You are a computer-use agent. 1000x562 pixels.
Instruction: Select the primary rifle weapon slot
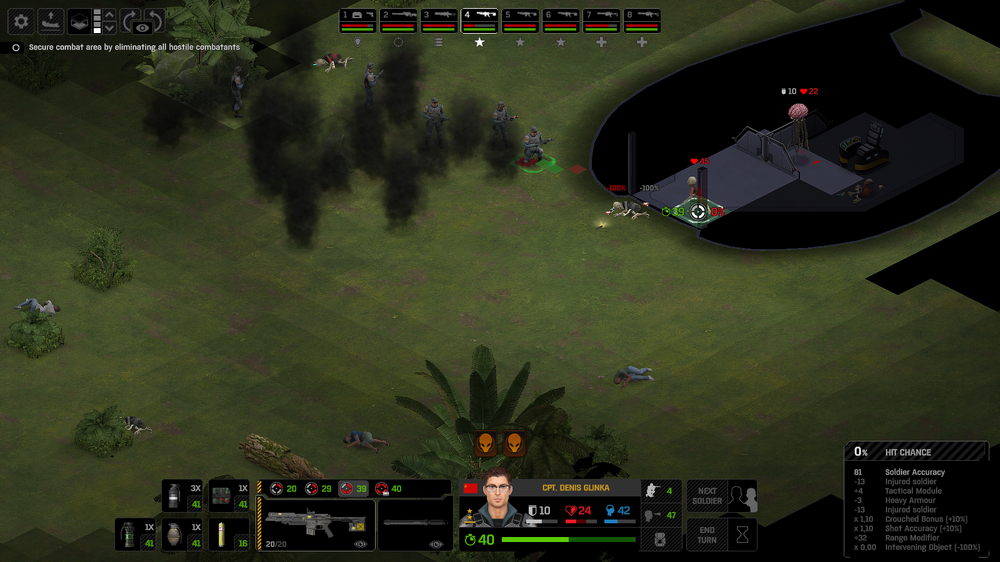315,524
